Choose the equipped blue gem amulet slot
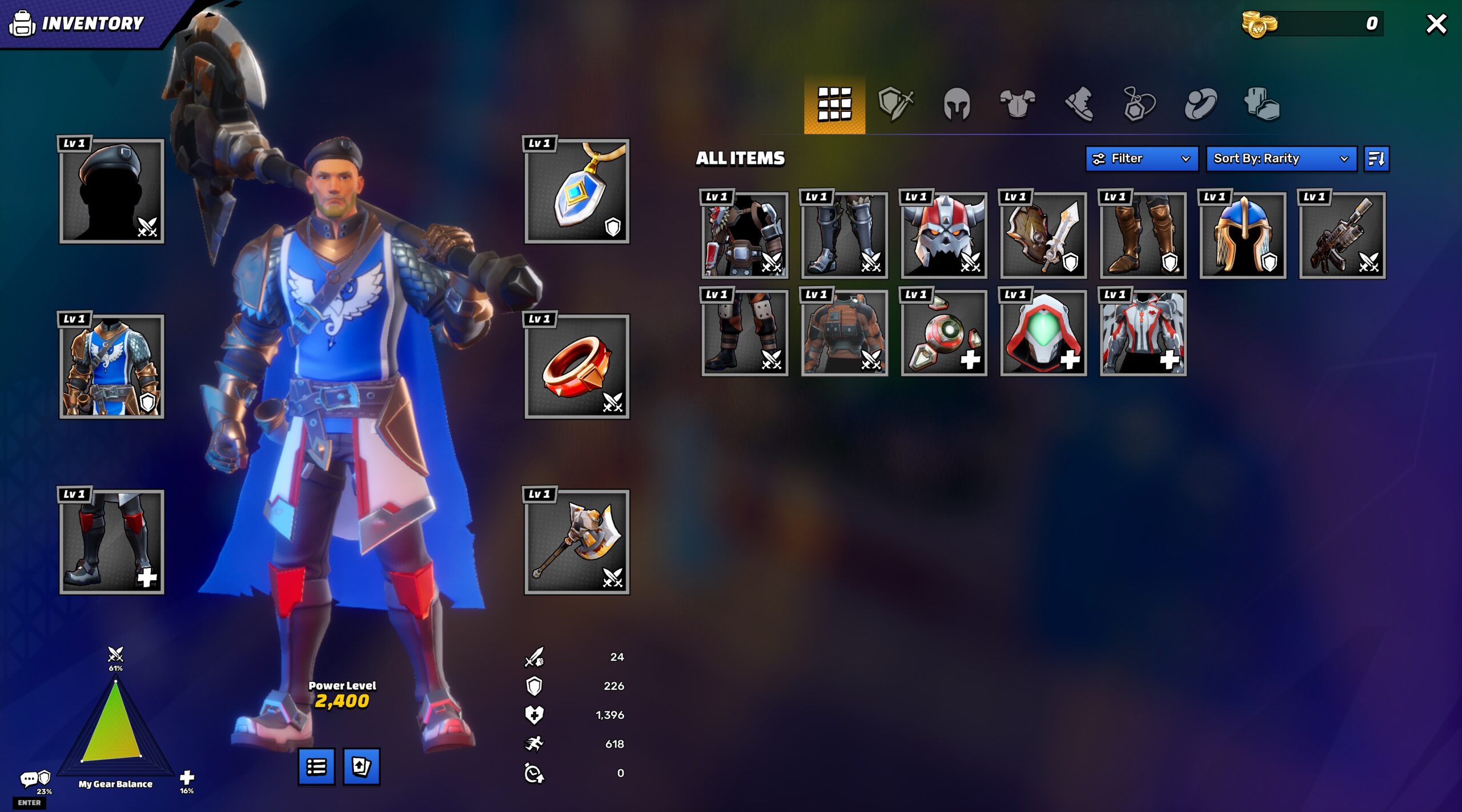Image resolution: width=1462 pixels, height=812 pixels. [577, 191]
